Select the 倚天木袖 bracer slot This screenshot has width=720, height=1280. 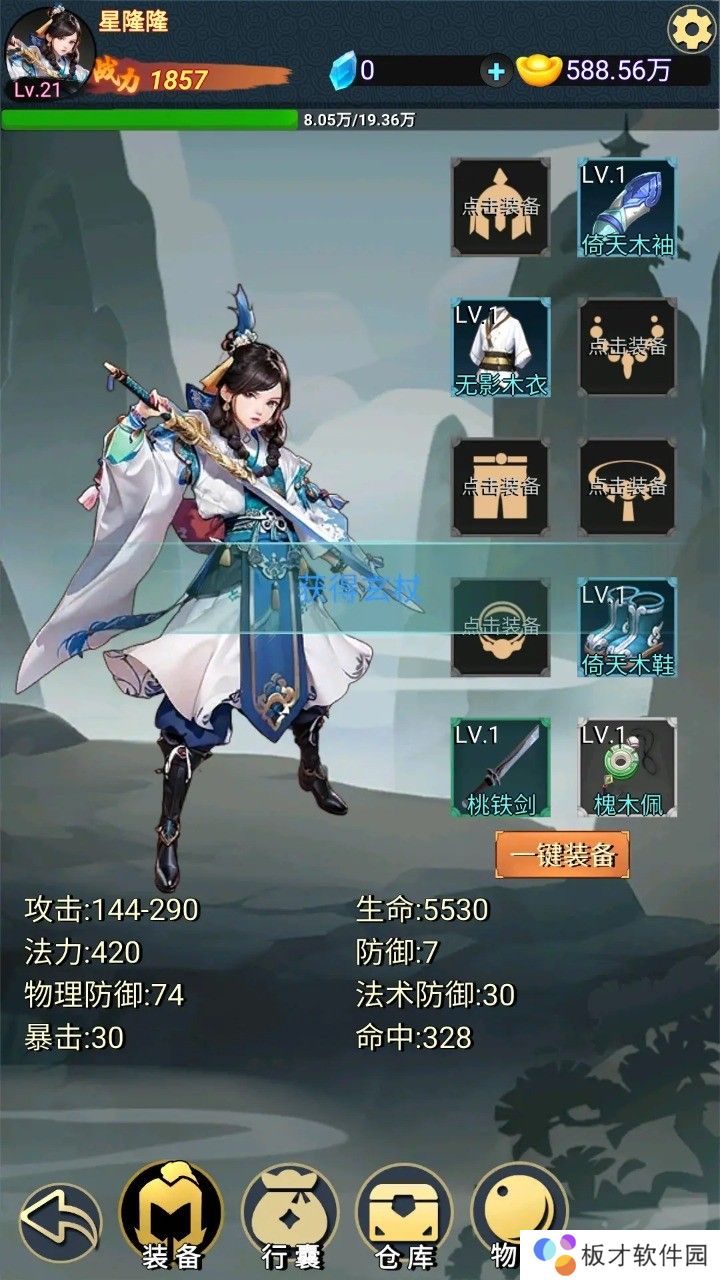pos(627,207)
